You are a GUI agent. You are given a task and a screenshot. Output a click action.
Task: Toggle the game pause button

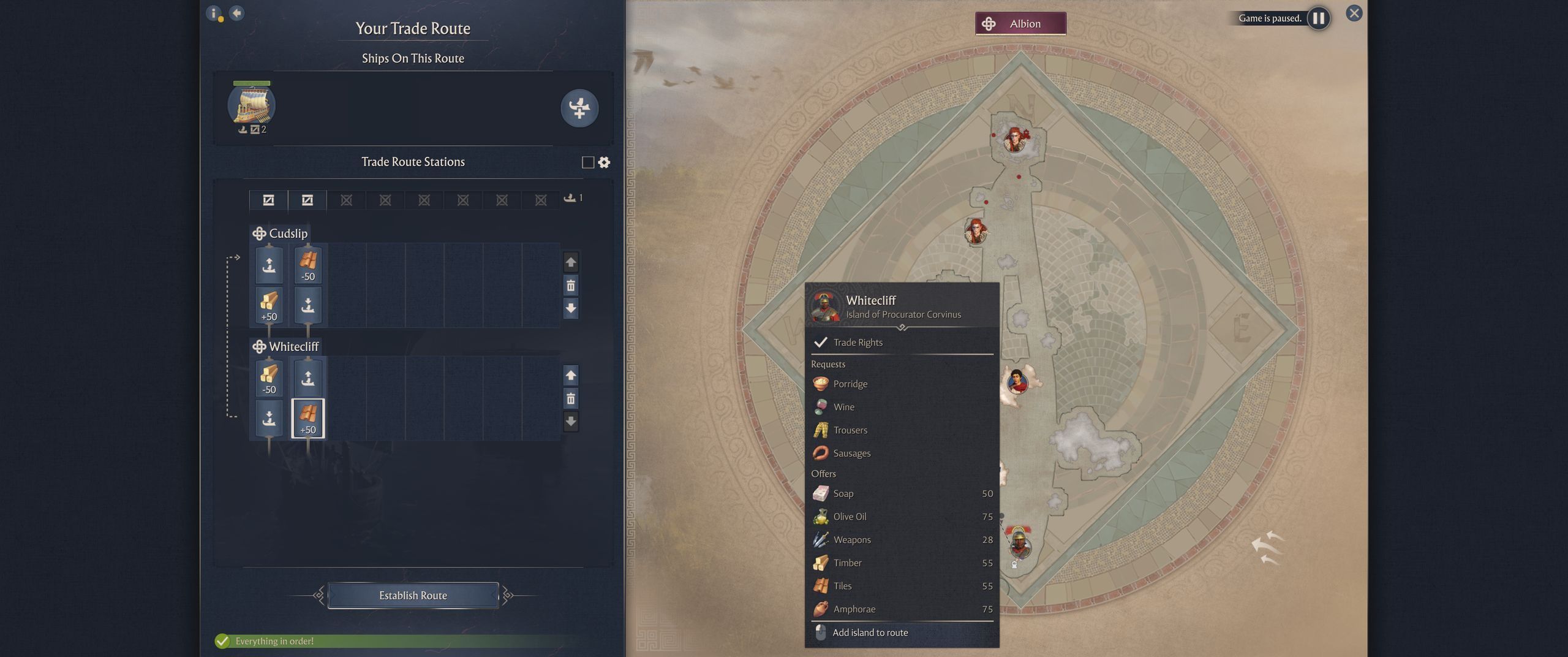(1318, 18)
